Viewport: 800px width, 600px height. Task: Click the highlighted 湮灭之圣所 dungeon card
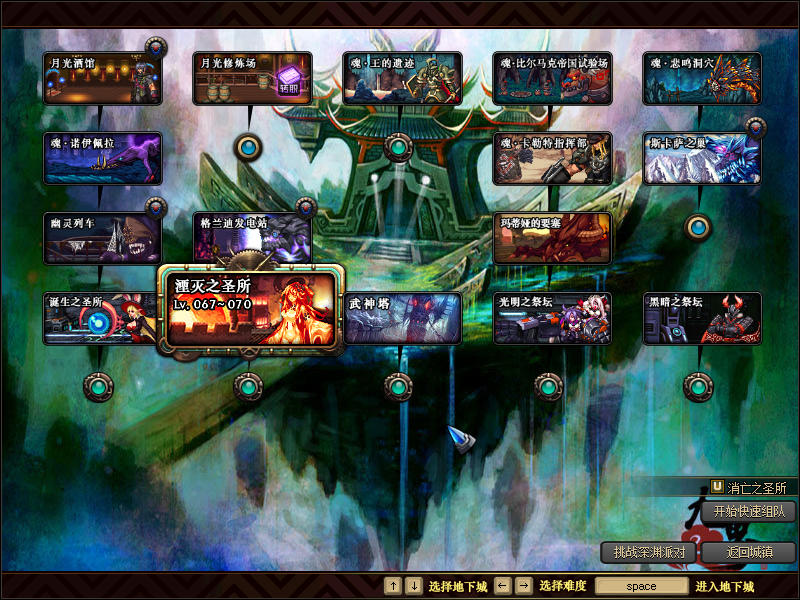[x=252, y=308]
